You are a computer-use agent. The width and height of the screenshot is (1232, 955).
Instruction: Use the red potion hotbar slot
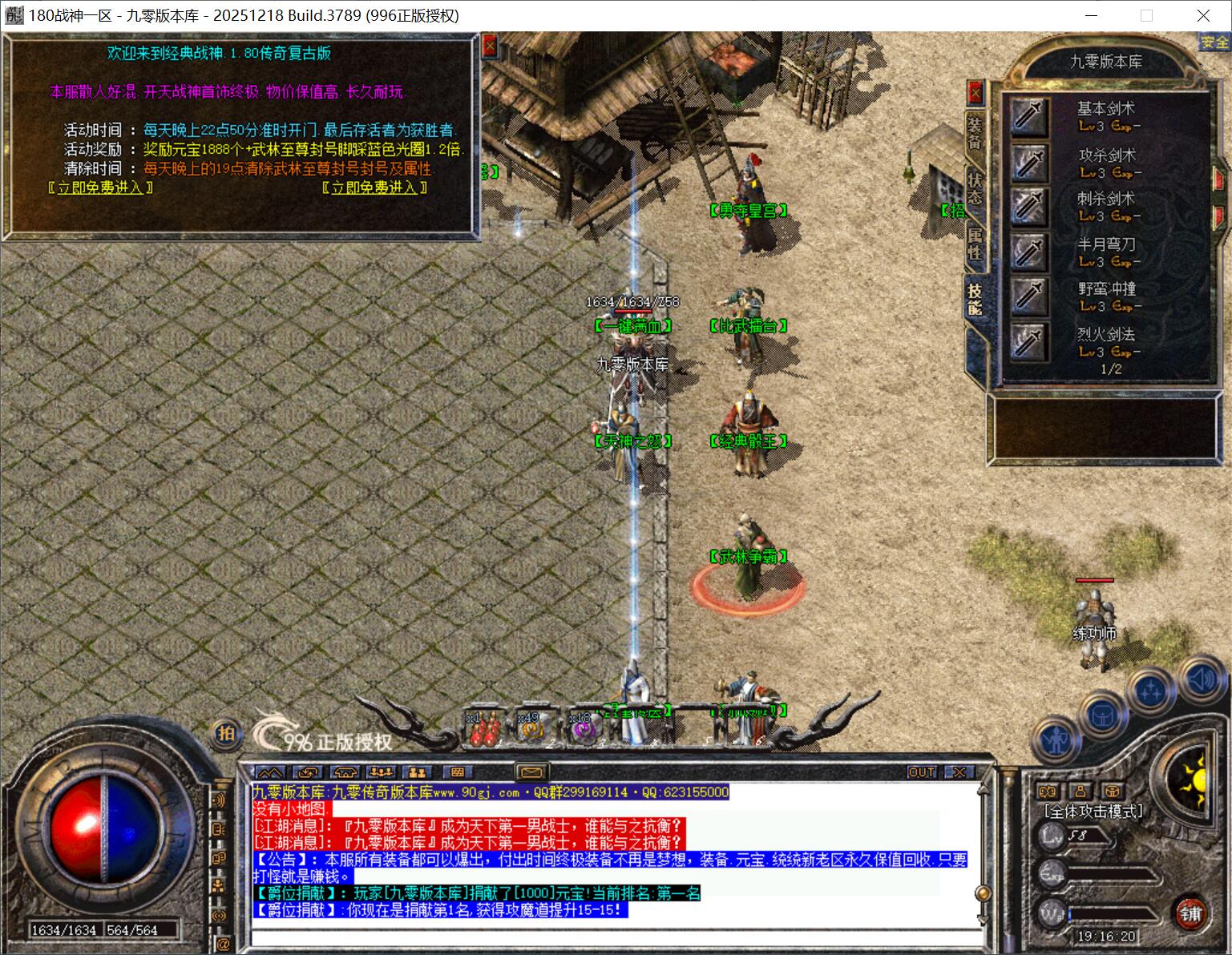pos(486,730)
